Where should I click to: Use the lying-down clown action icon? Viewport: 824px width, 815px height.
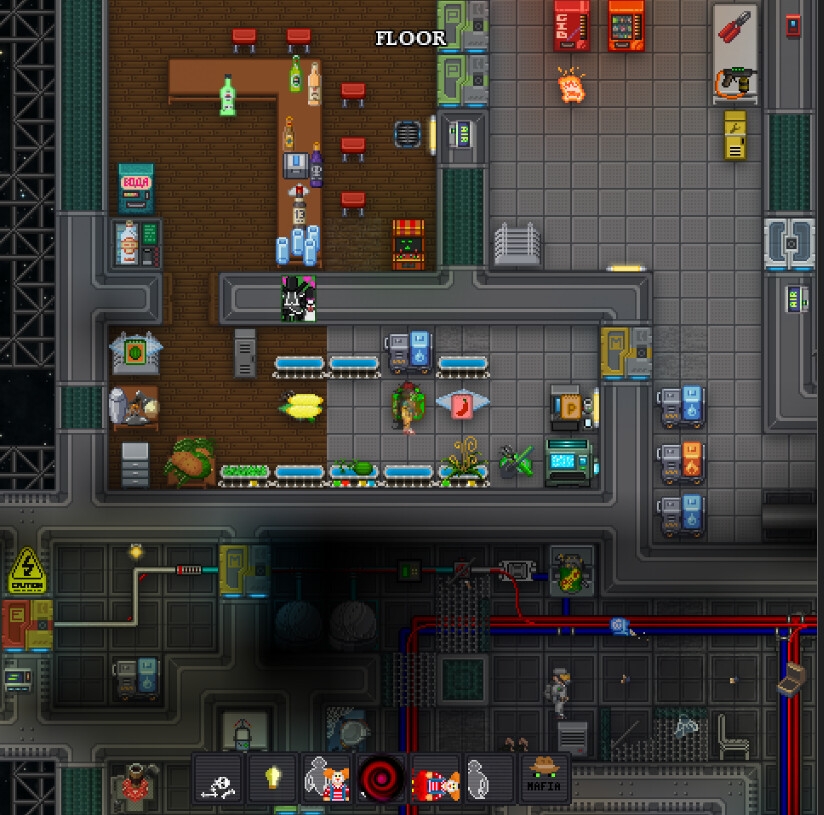coord(435,779)
